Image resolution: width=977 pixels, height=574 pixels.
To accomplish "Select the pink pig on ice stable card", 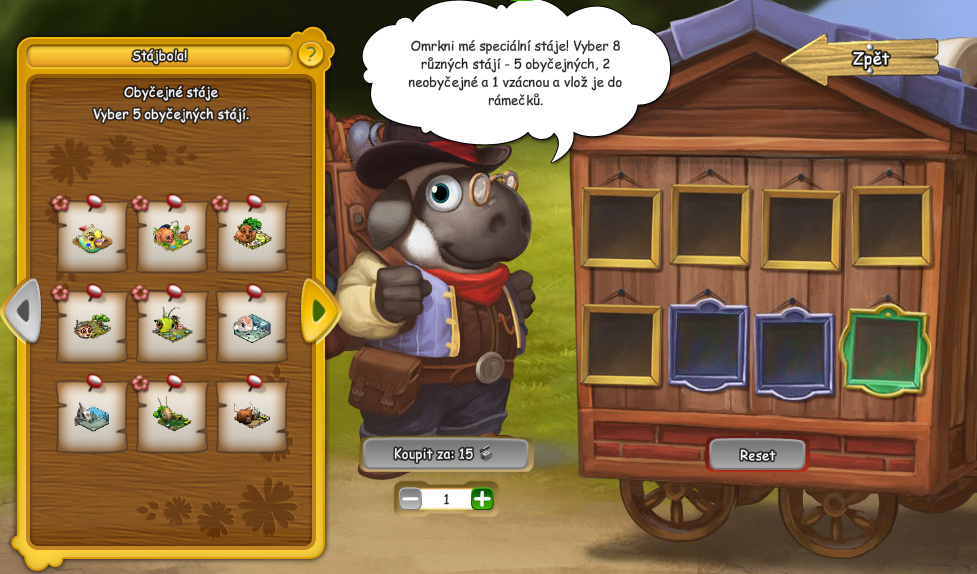I will pyautogui.click(x=252, y=327).
